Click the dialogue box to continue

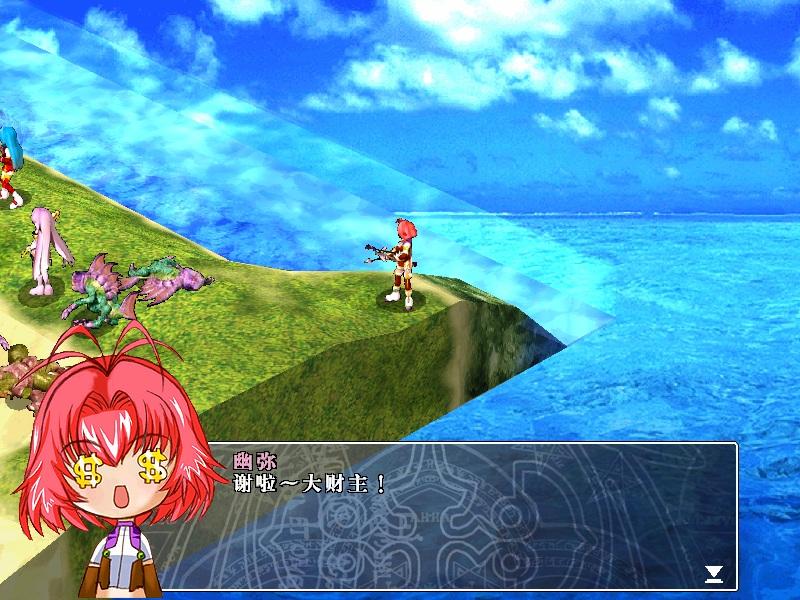[x=470, y=516]
